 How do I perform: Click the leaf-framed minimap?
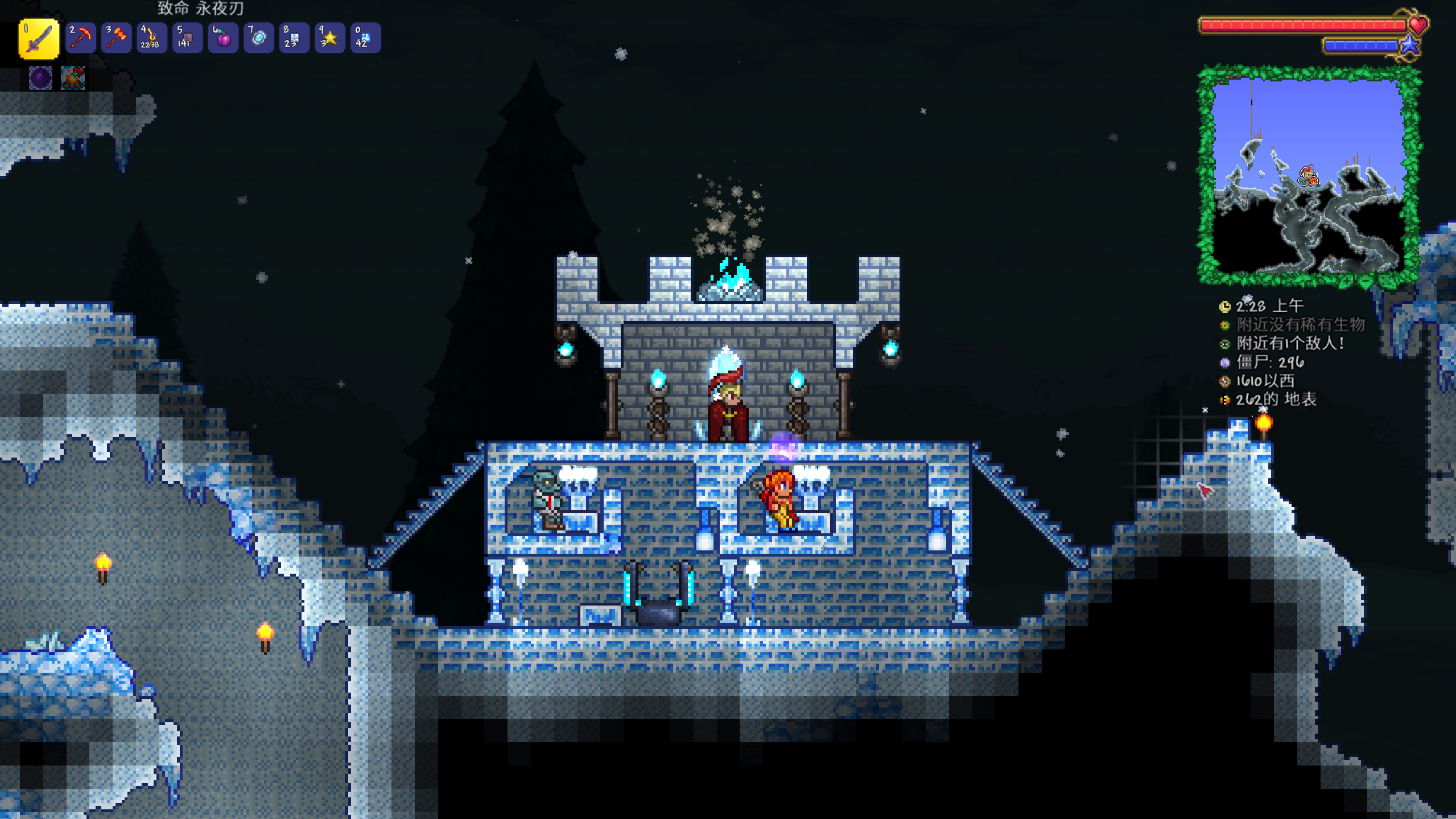pyautogui.click(x=1308, y=176)
